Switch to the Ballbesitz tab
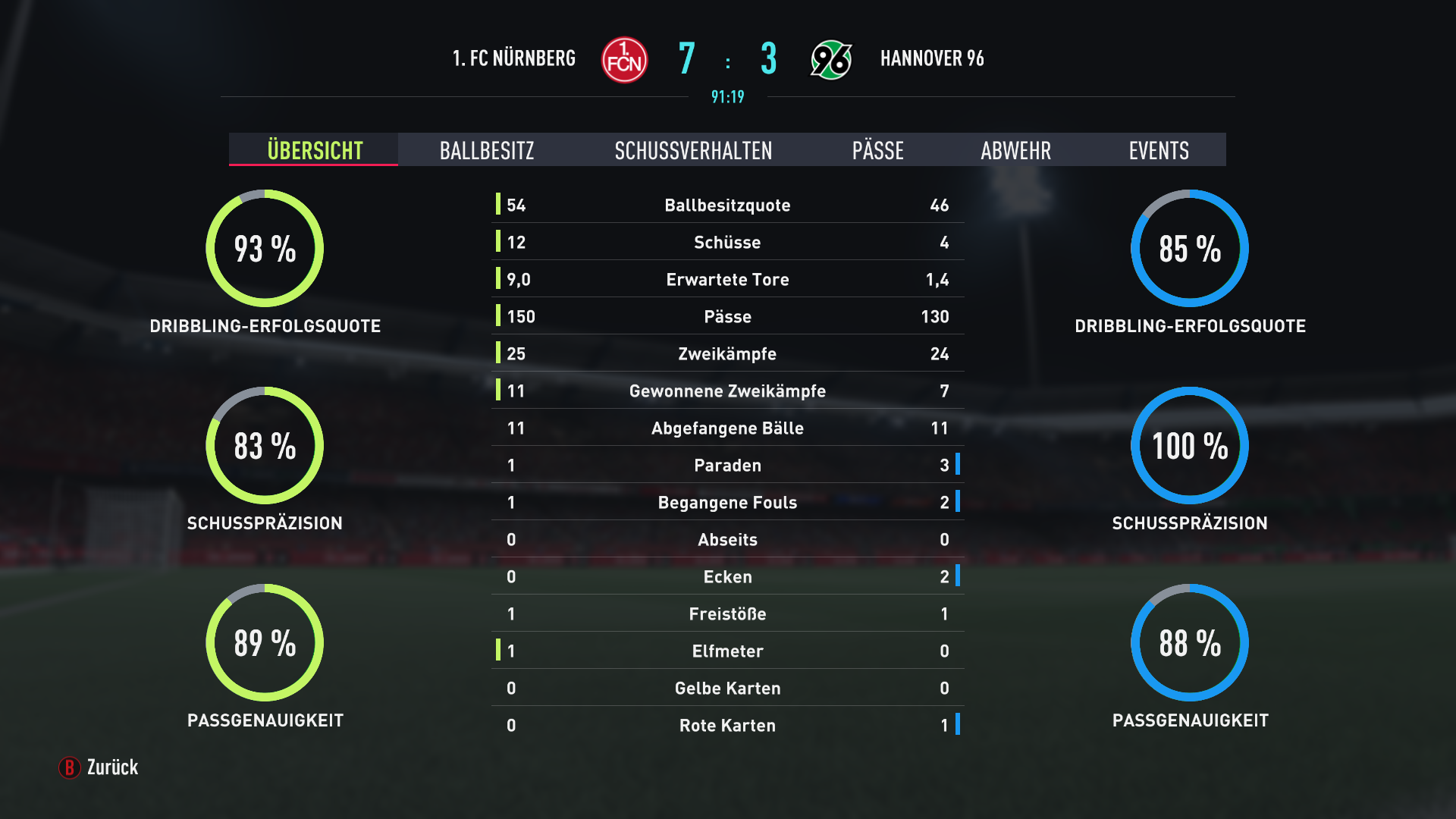The width and height of the screenshot is (1456, 819). 487,150
